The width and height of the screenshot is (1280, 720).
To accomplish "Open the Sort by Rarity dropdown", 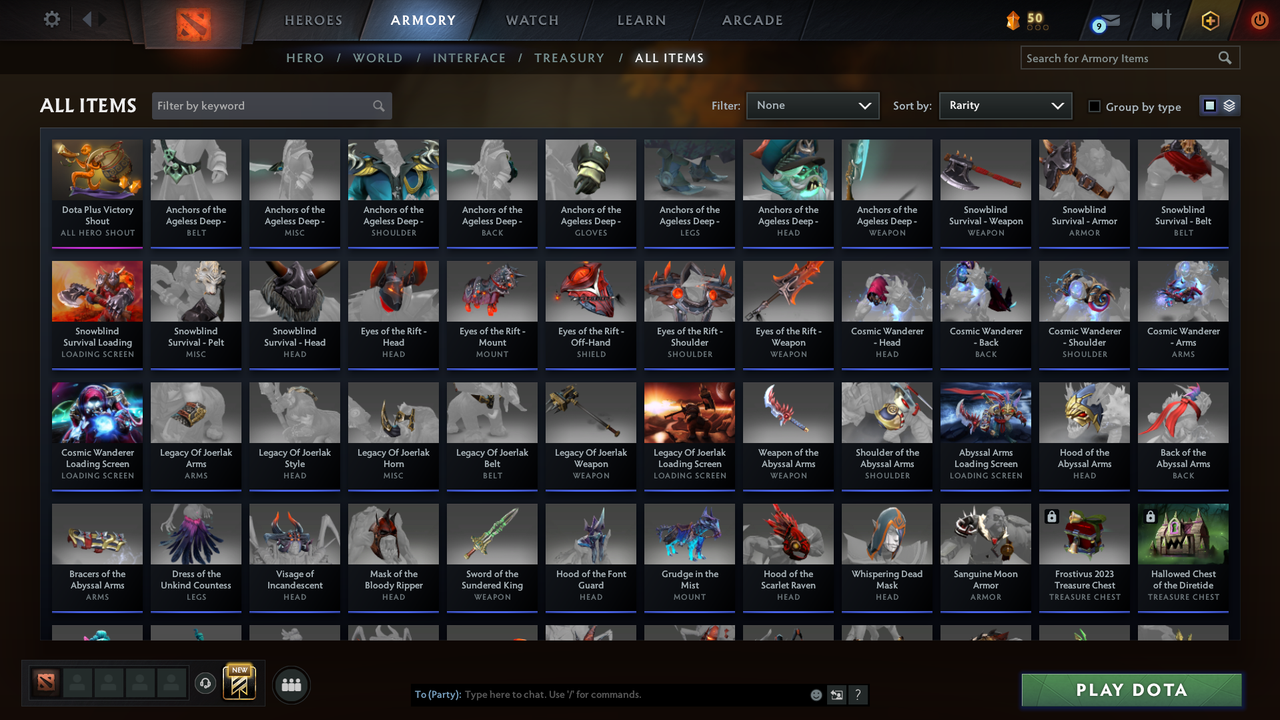I will point(1005,105).
